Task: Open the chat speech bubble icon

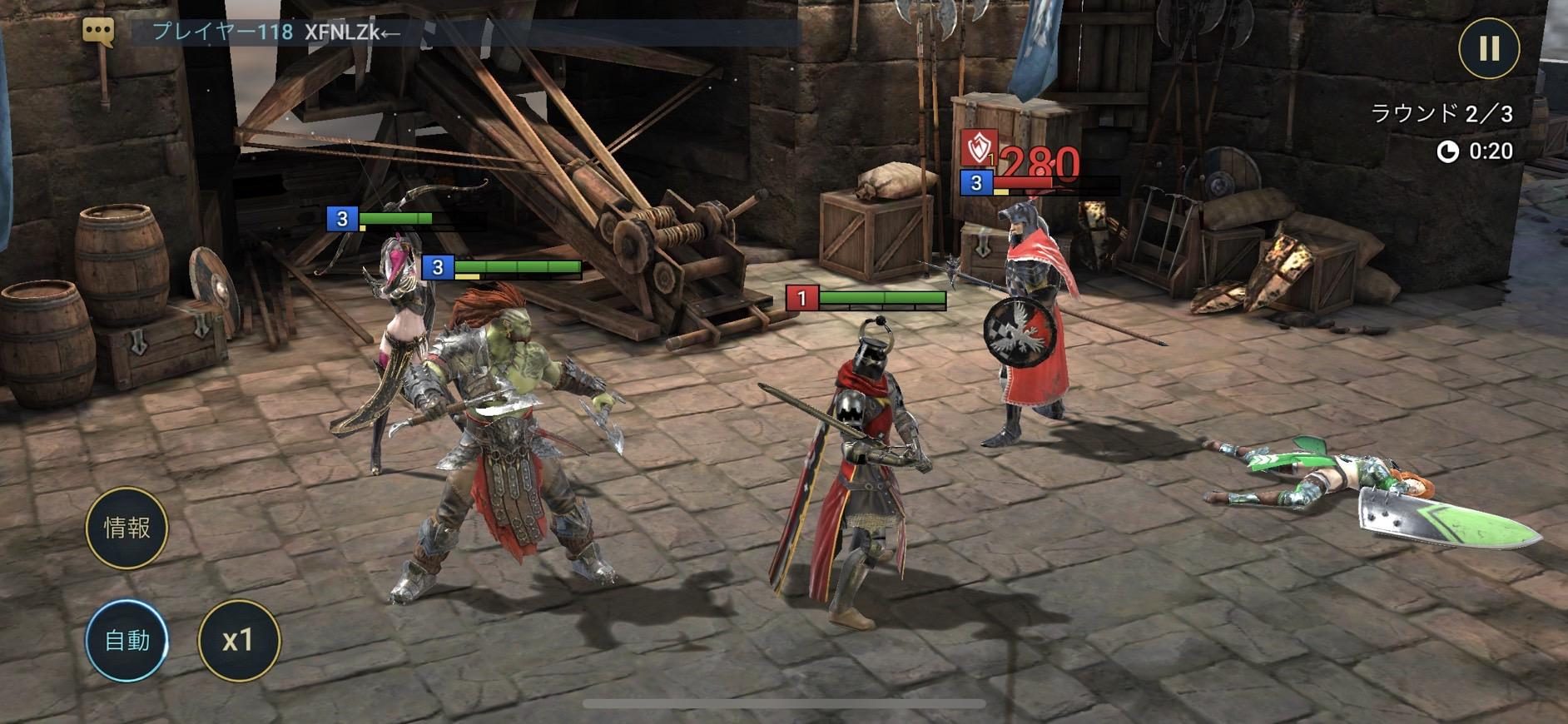Action: coord(98,32)
